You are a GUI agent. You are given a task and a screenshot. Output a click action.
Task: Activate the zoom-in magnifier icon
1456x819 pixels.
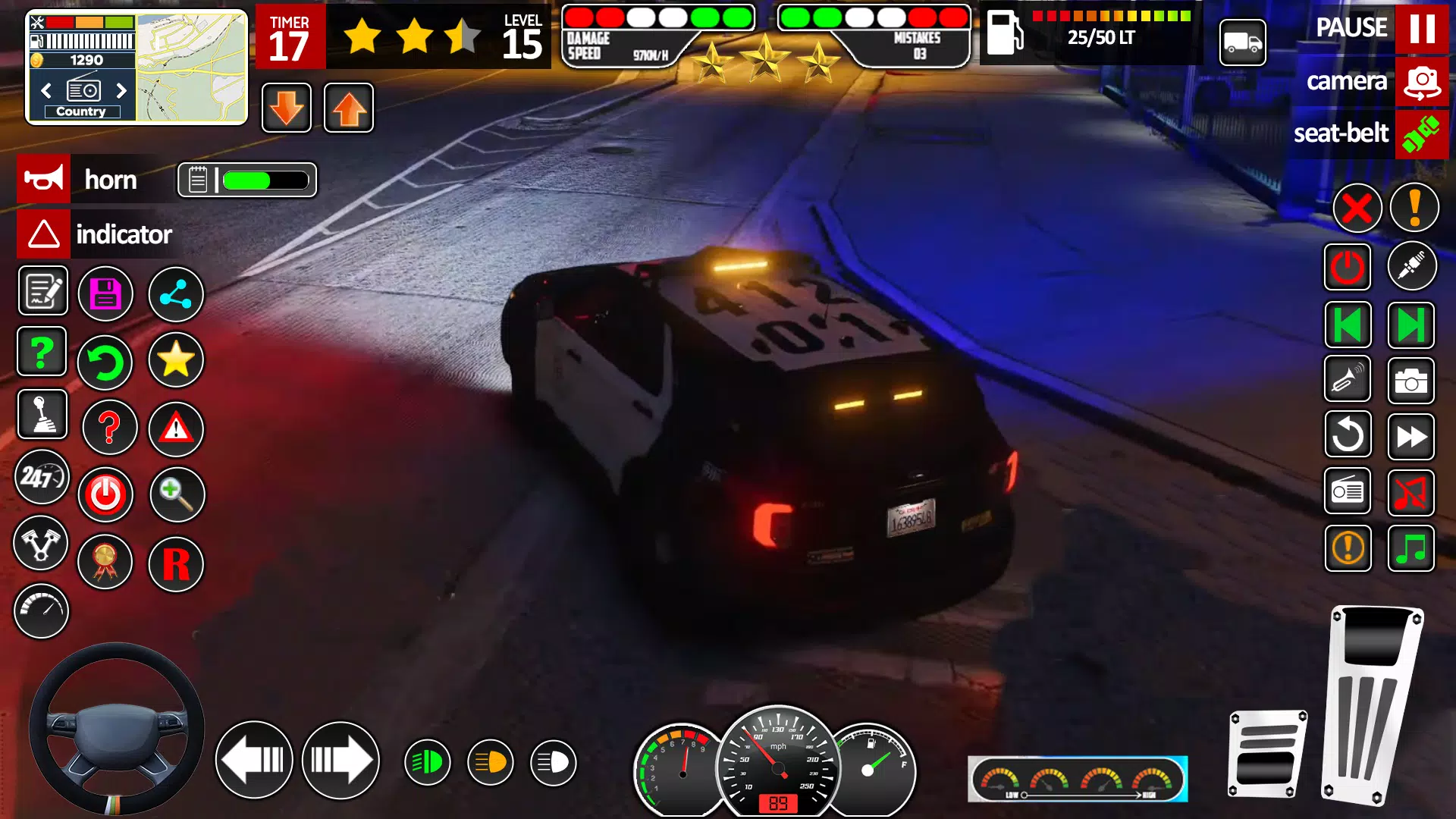[177, 494]
